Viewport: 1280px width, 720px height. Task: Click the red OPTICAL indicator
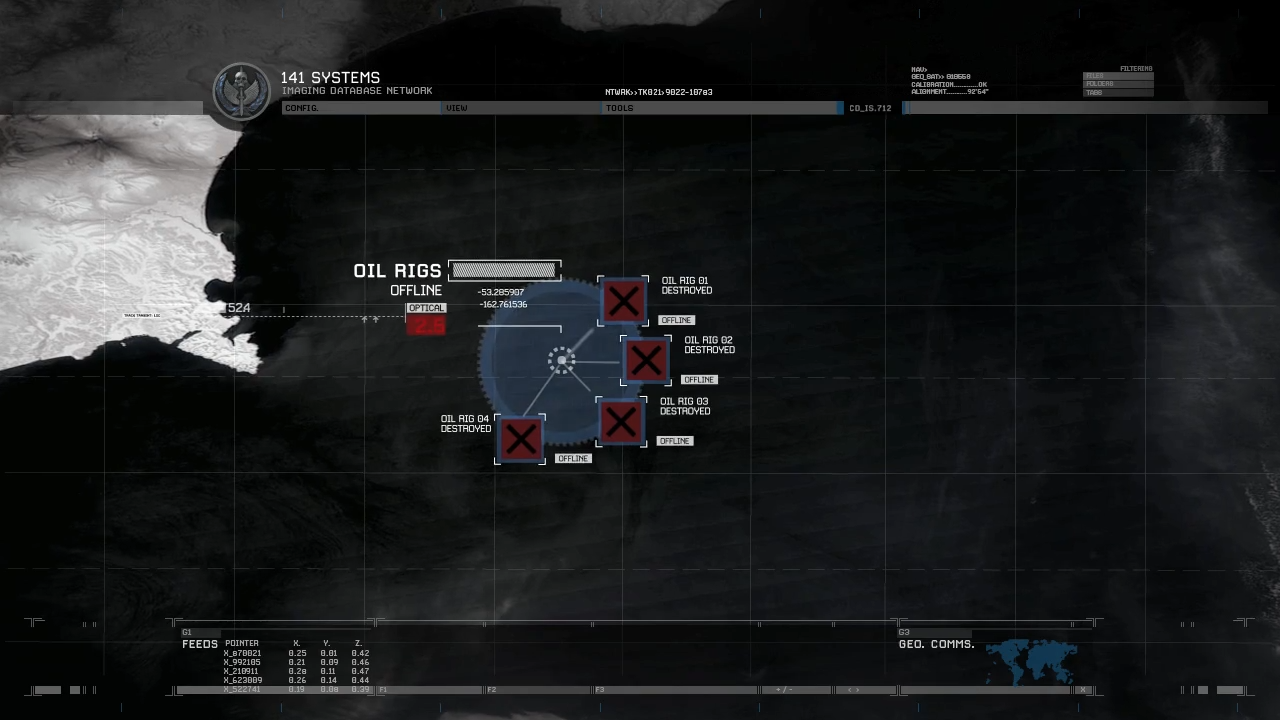[x=426, y=325]
